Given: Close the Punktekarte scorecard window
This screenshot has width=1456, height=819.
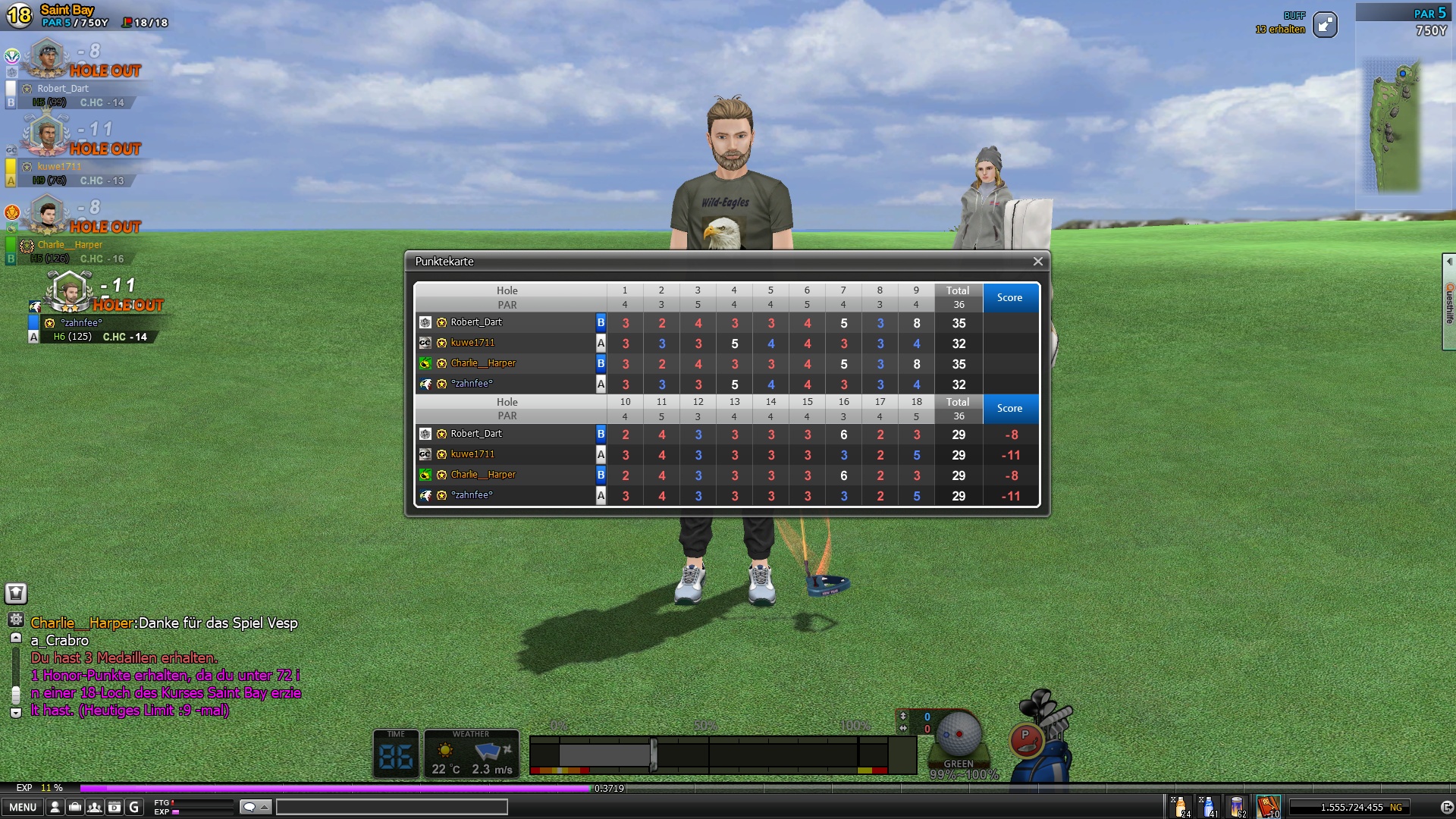Looking at the screenshot, I should coord(1037,262).
